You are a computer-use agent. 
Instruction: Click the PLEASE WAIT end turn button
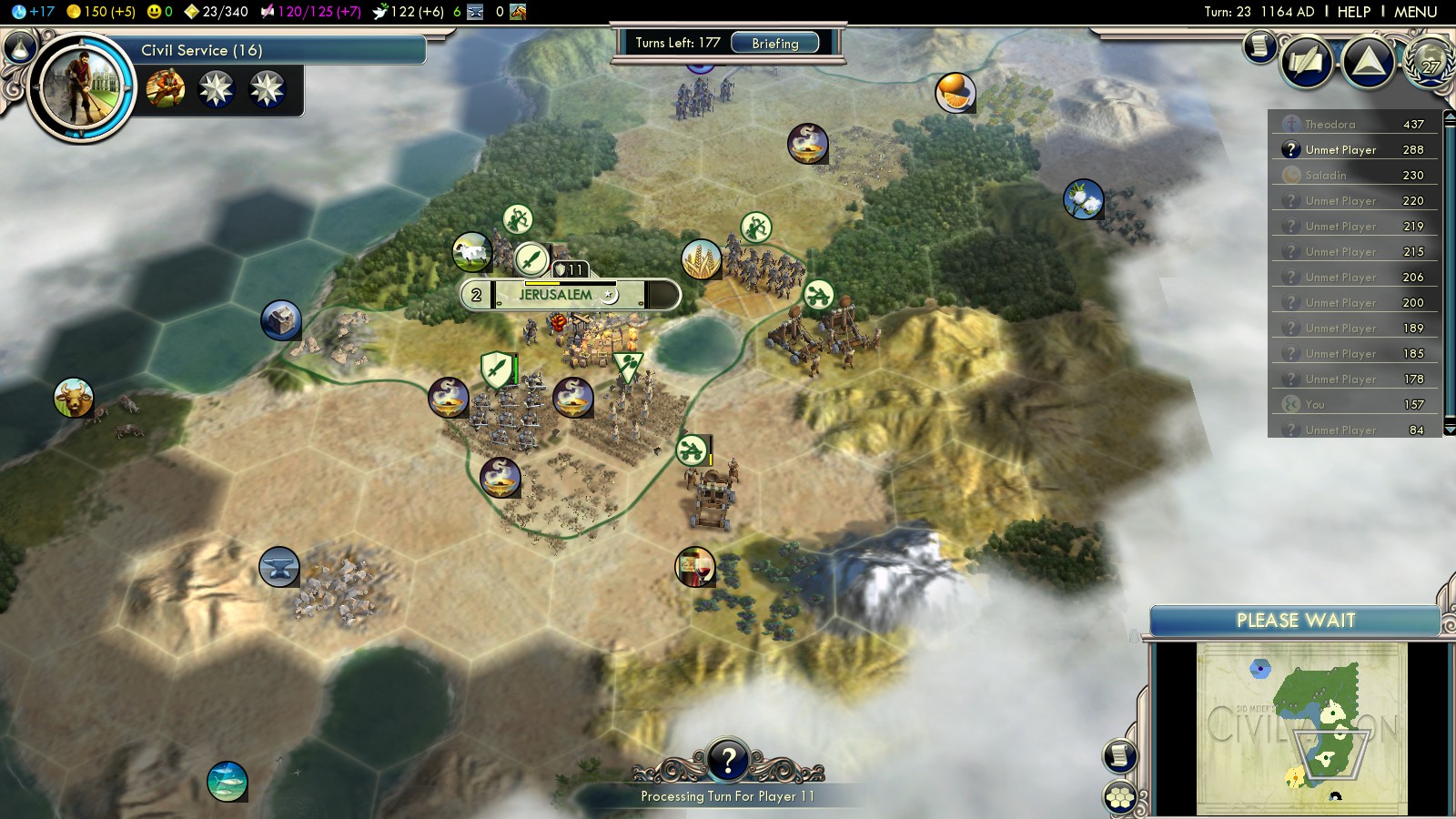[x=1295, y=621]
